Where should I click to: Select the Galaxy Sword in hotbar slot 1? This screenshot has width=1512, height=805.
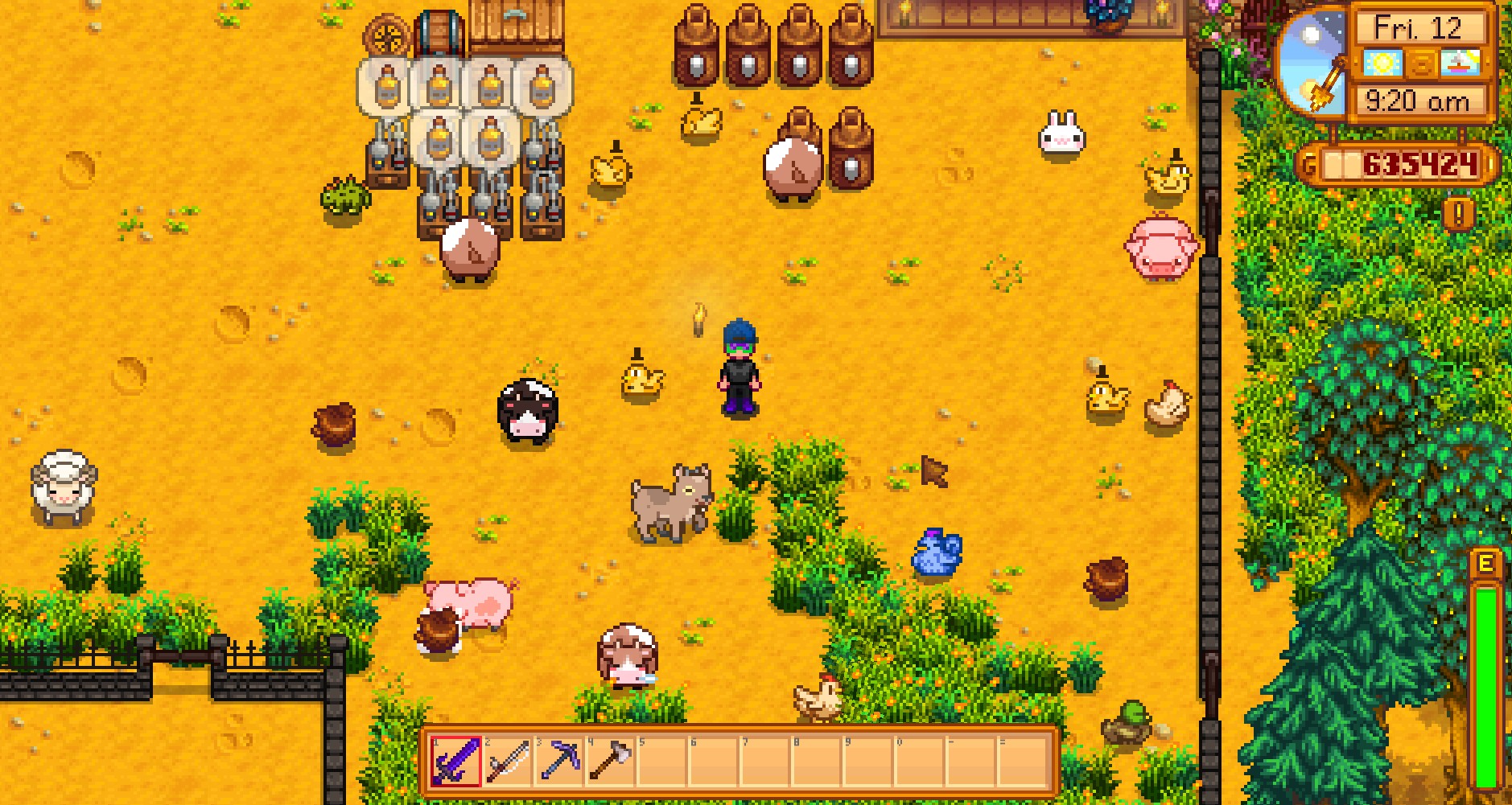pos(455,762)
